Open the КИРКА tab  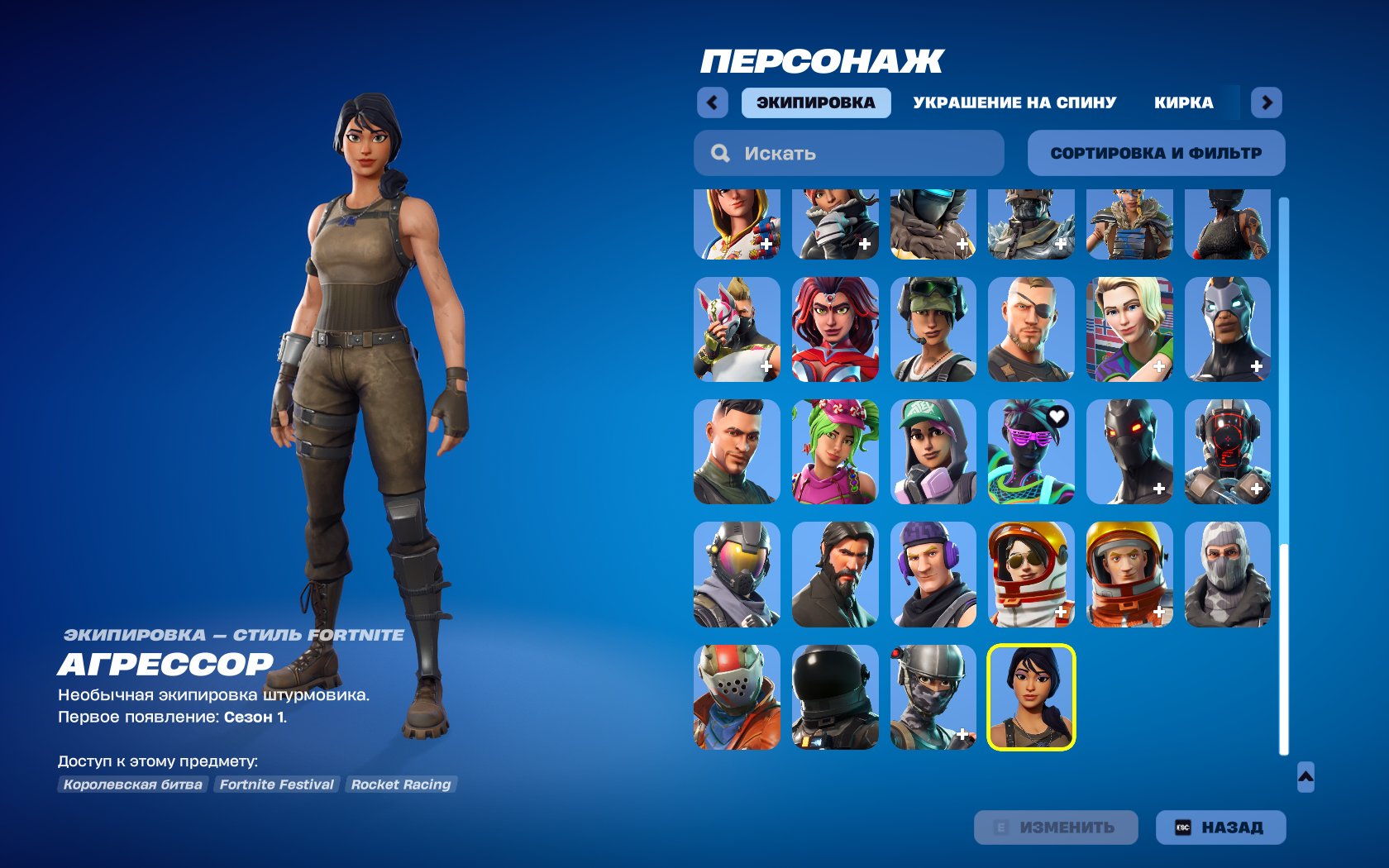pos(1184,102)
